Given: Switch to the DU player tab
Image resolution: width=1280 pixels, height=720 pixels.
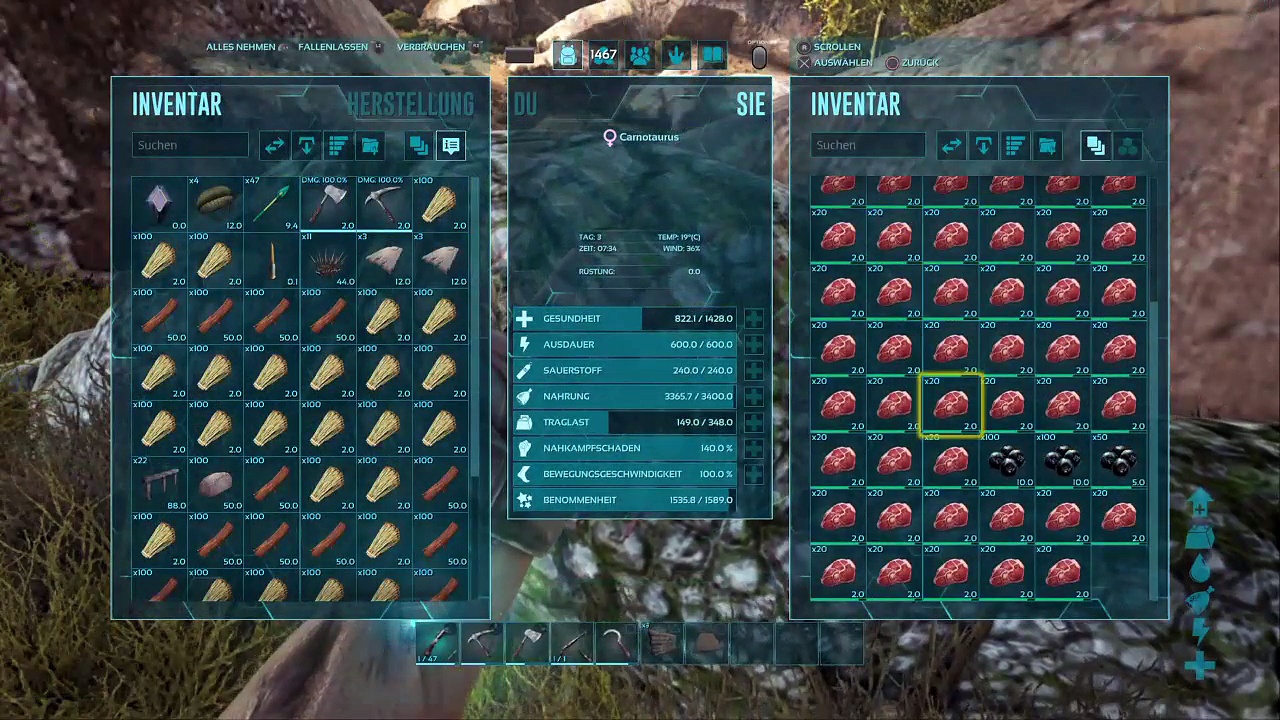Looking at the screenshot, I should pyautogui.click(x=525, y=104).
